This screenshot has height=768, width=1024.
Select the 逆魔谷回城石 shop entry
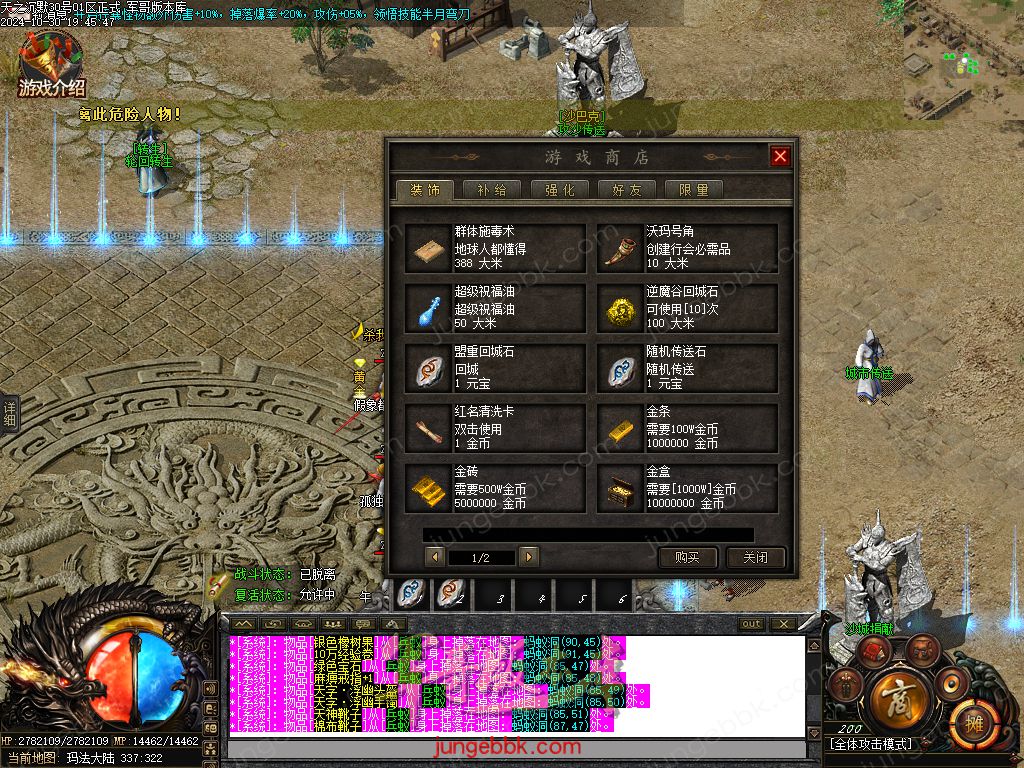point(687,309)
